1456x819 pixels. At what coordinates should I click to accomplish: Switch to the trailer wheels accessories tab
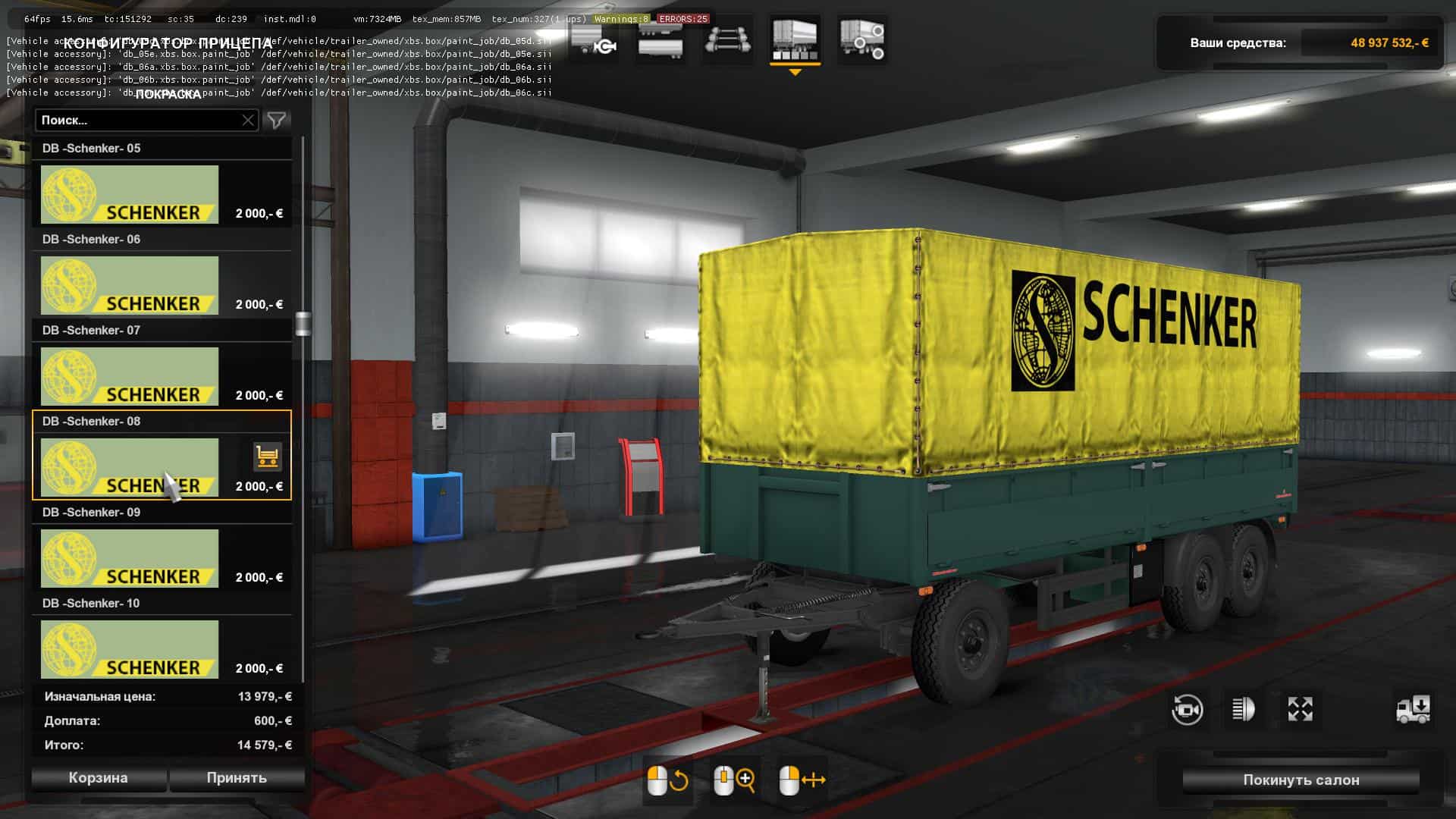pos(861,40)
